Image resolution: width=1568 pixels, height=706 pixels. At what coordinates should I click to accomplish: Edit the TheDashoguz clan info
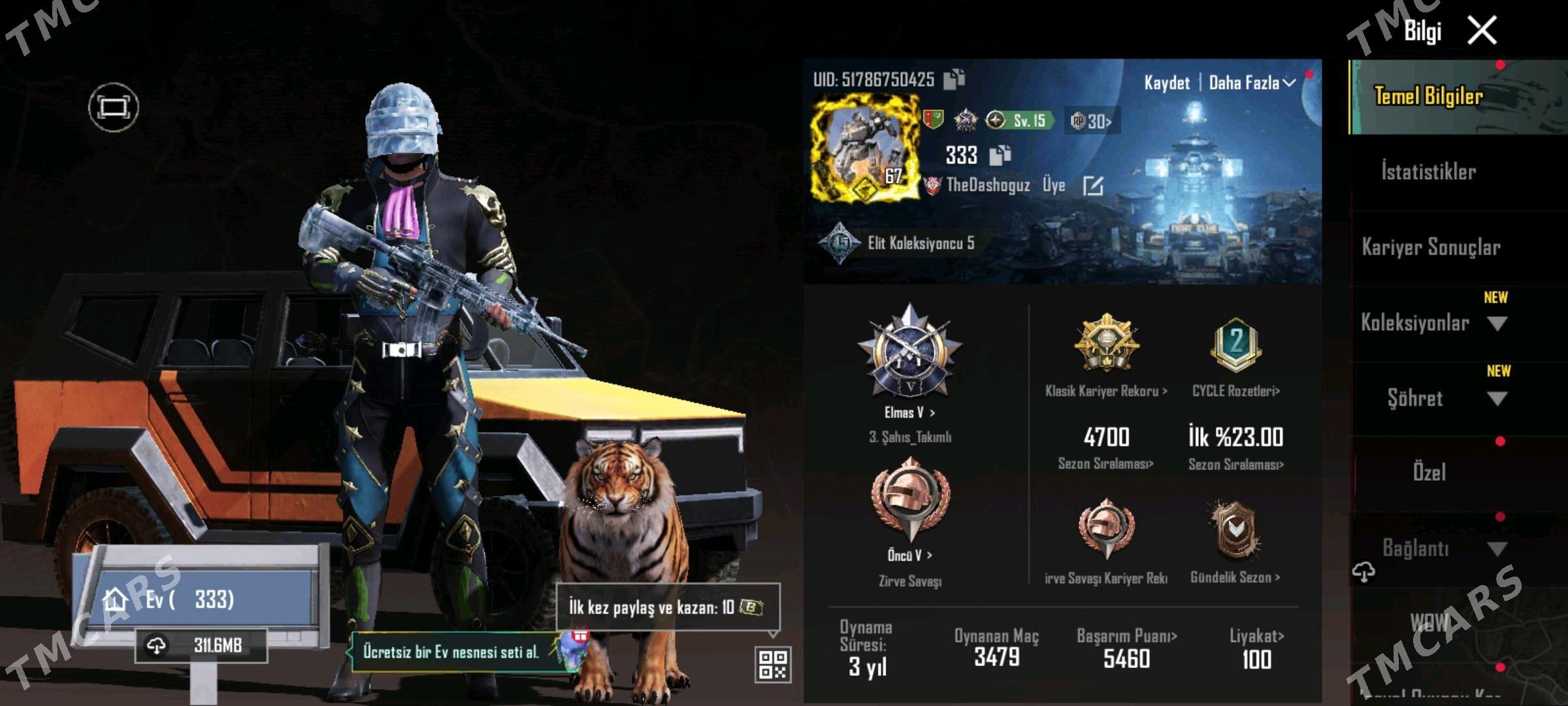1092,186
